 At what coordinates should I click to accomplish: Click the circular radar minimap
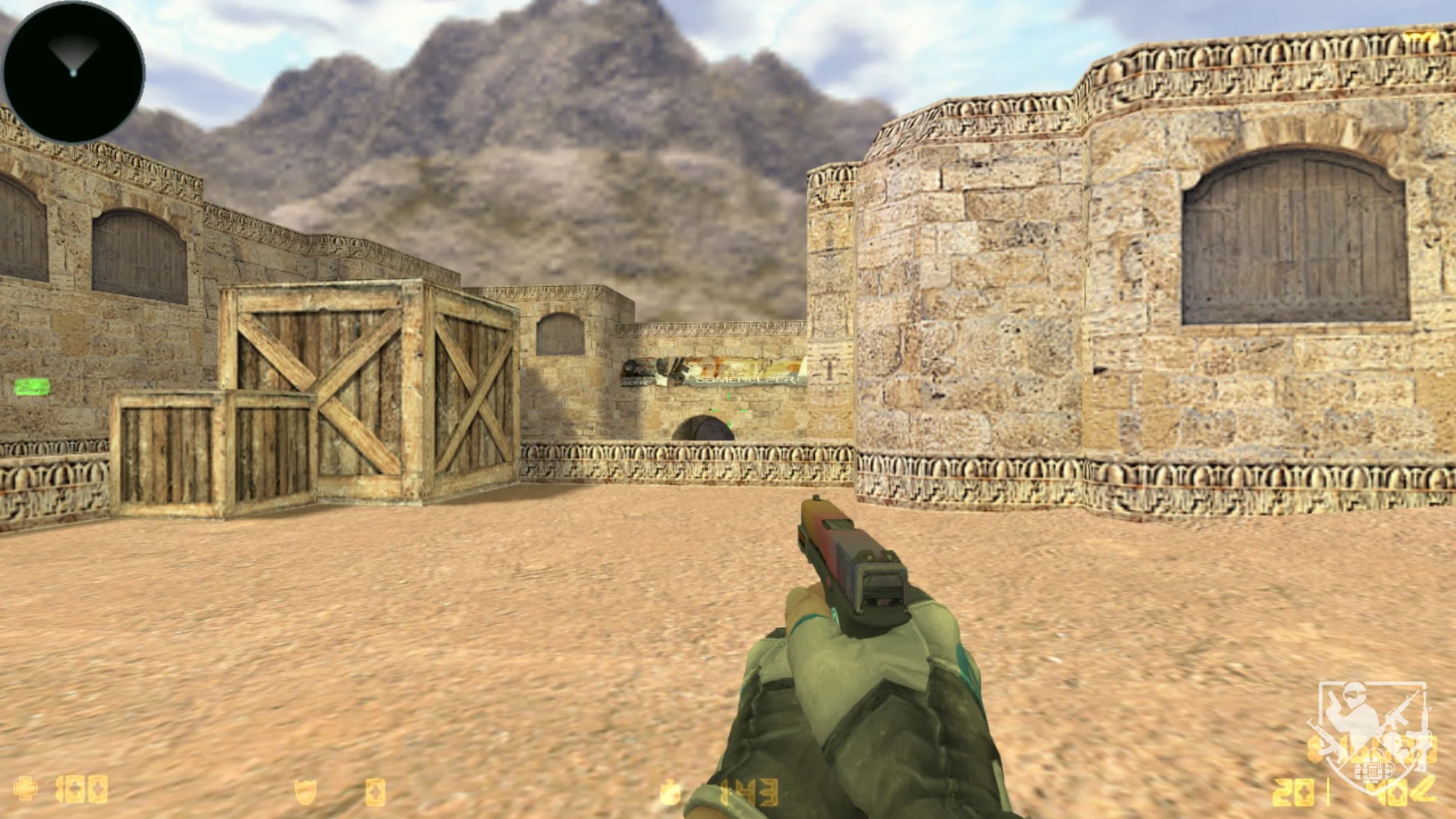74,73
